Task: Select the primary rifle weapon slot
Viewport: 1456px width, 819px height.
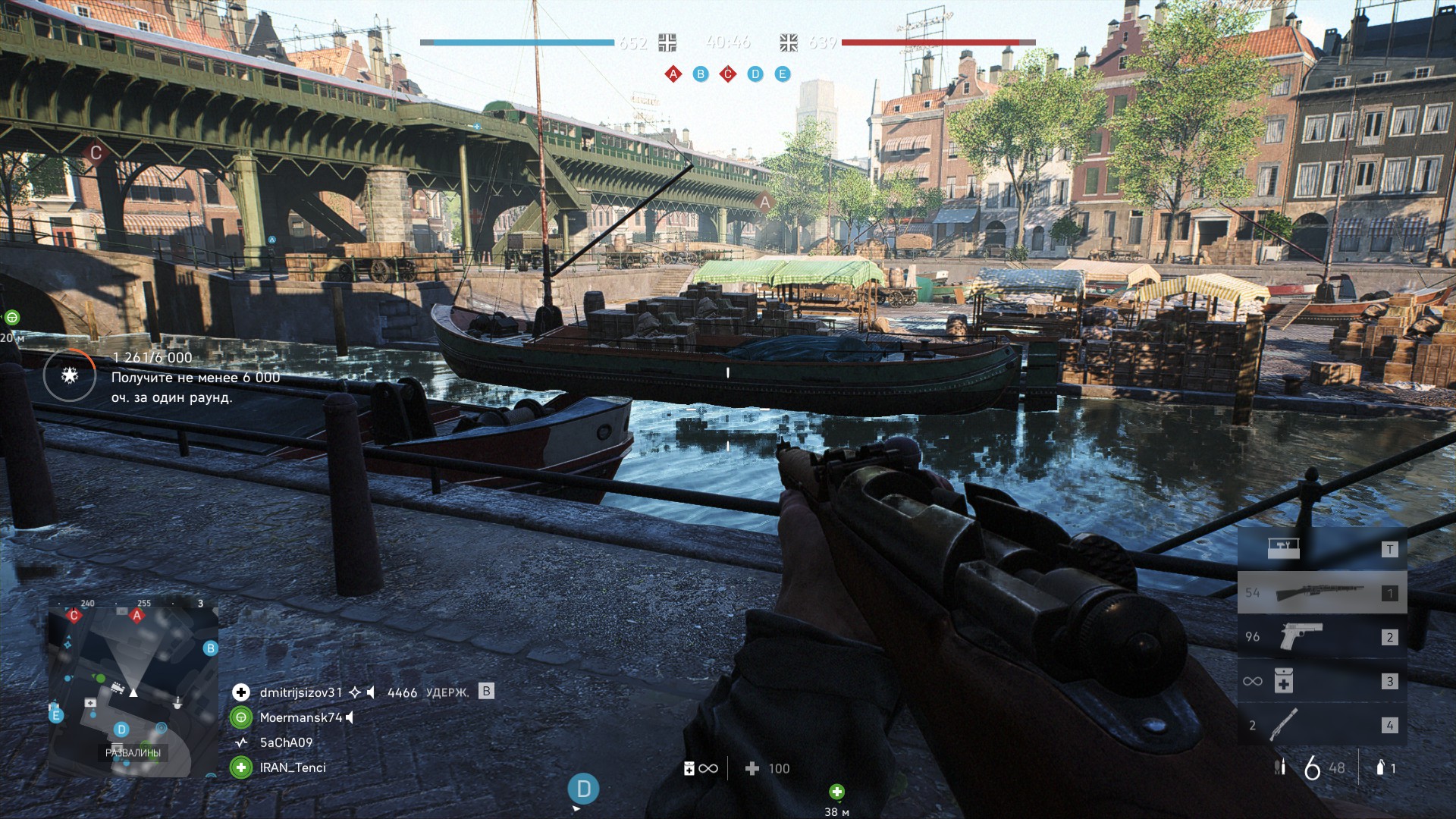Action: 1322,593
